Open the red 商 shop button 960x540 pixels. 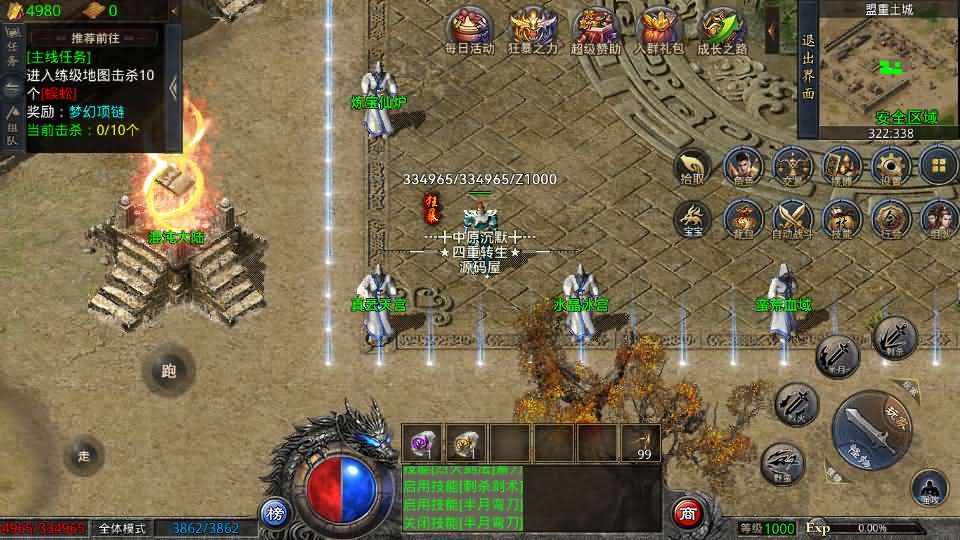point(687,512)
